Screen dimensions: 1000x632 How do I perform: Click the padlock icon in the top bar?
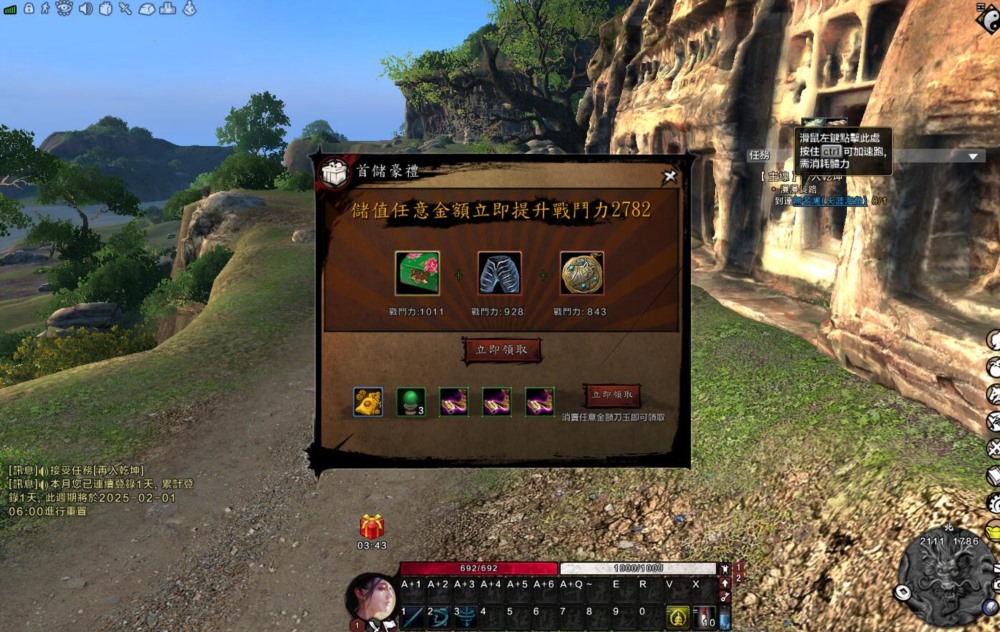tap(28, 9)
